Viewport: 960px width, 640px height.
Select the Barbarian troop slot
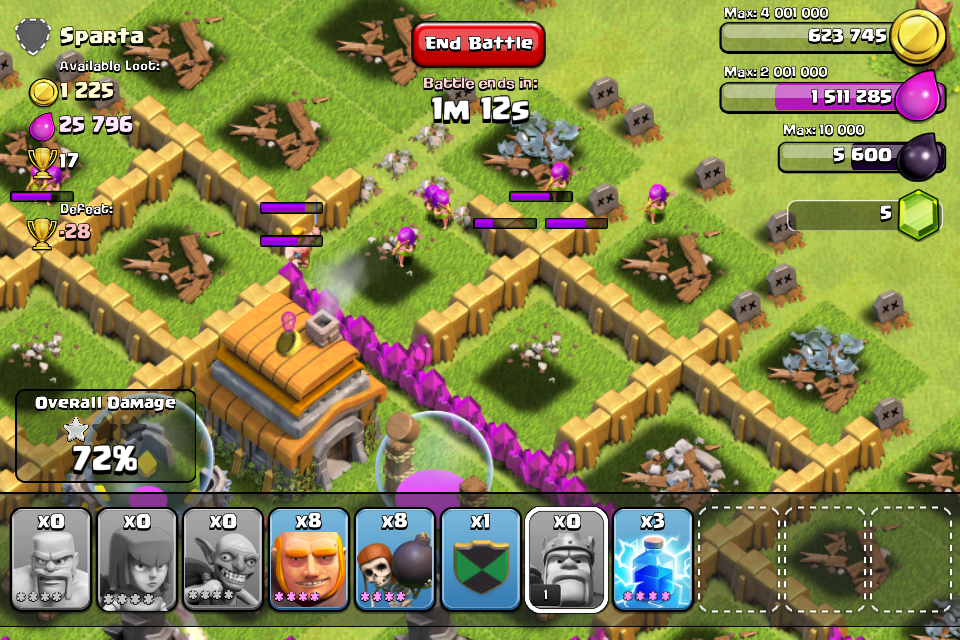coord(52,560)
